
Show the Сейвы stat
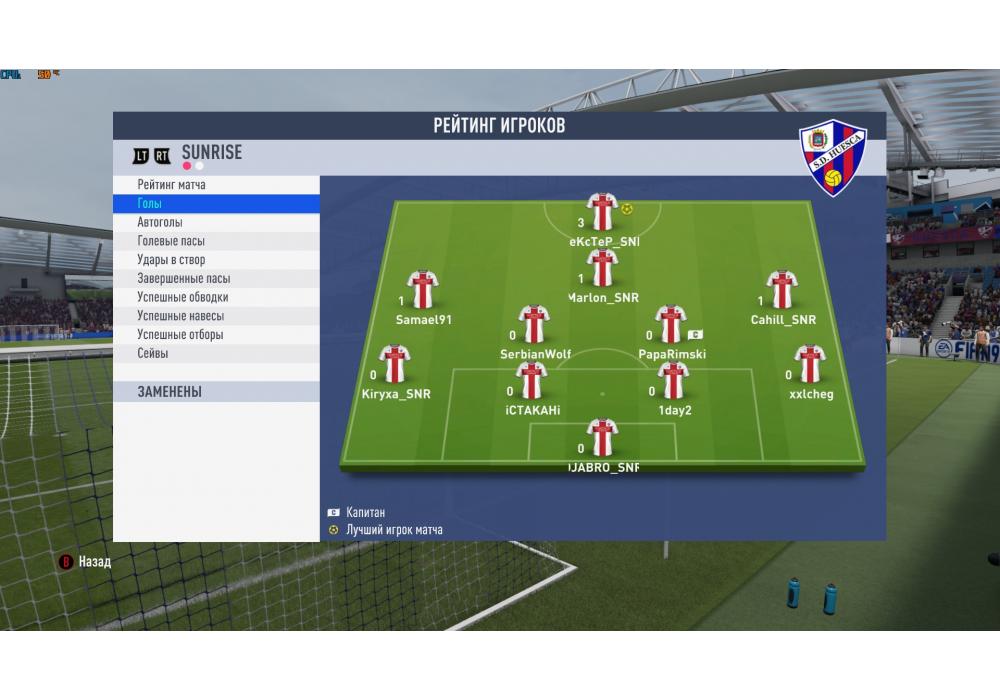[153, 354]
